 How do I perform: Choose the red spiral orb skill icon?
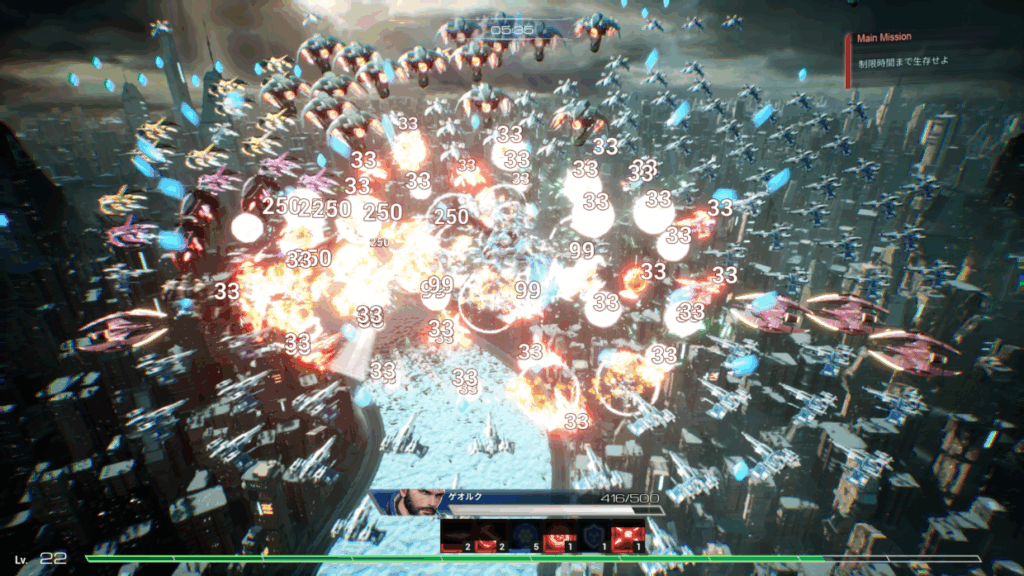pos(564,538)
